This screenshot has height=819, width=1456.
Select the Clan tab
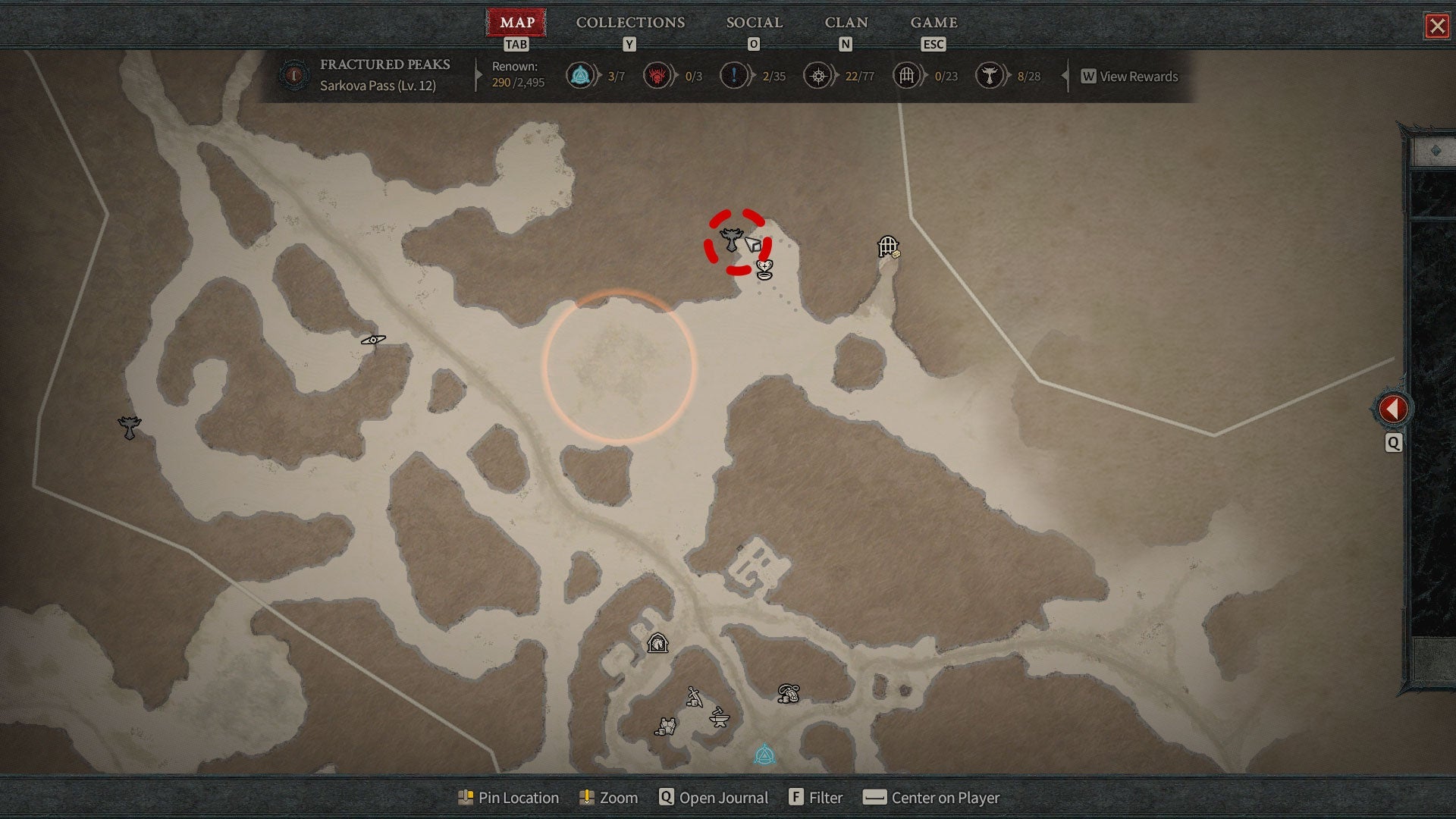(x=846, y=23)
